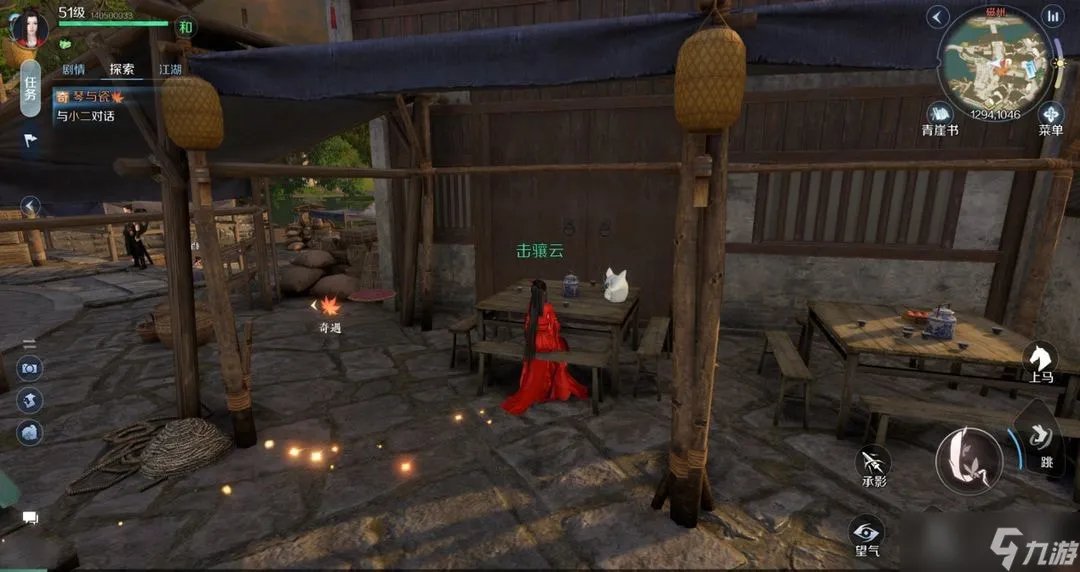Select the 探索 exploration tab
The width and height of the screenshot is (1080, 572).
click(x=122, y=70)
